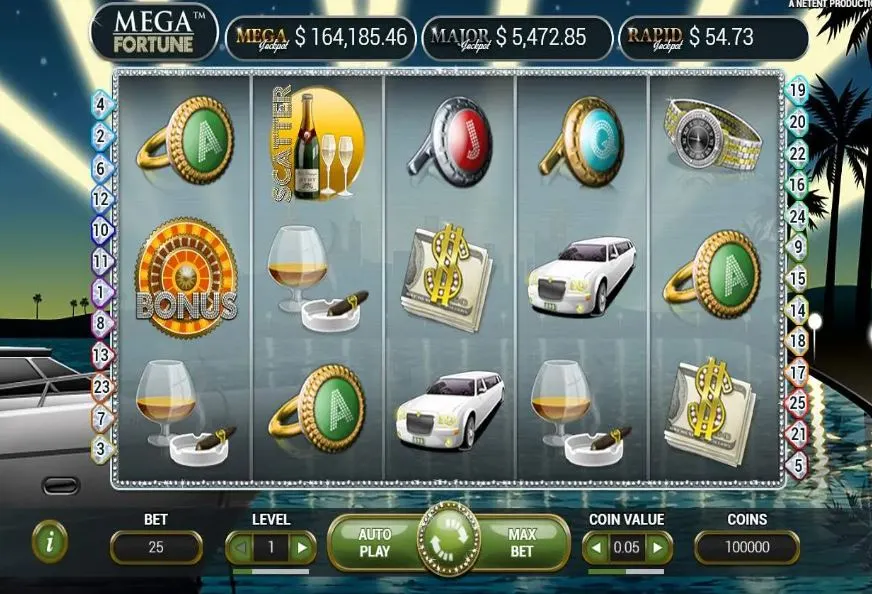872x594 pixels.
Task: Choose payline 17 marker
Action: point(797,373)
